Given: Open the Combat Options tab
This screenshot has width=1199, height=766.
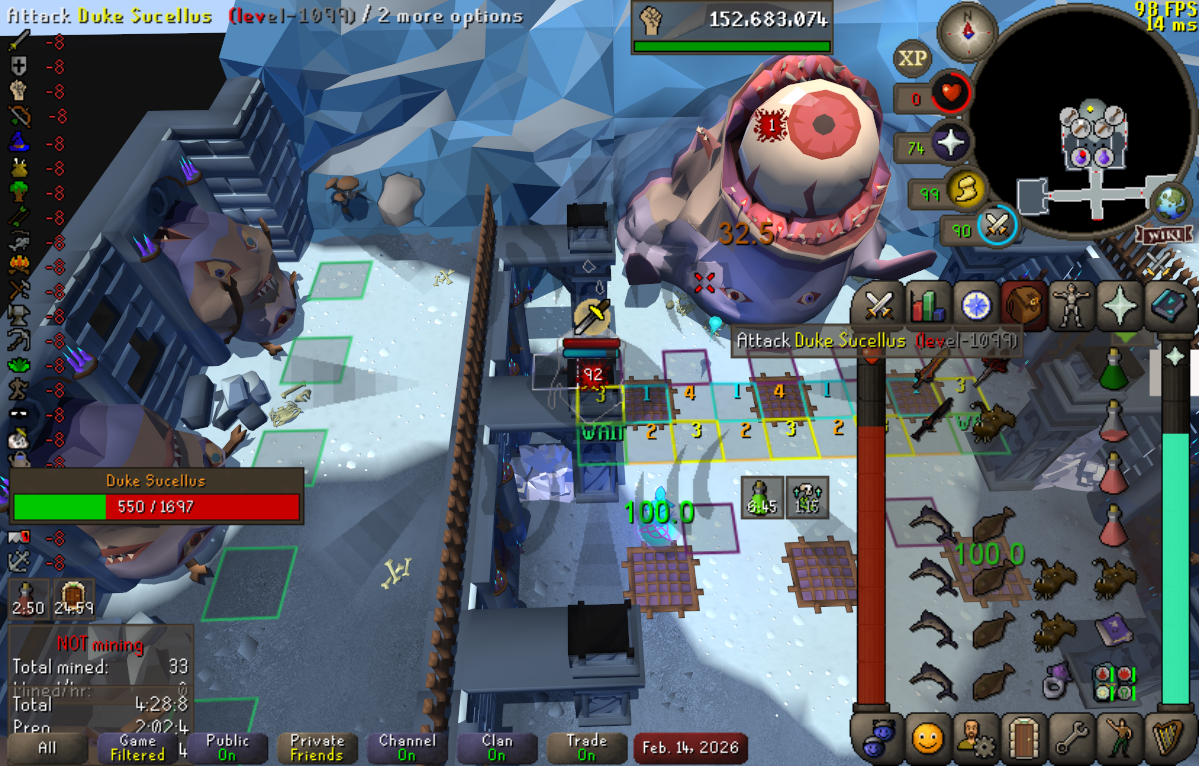Looking at the screenshot, I should pyautogui.click(x=879, y=305).
